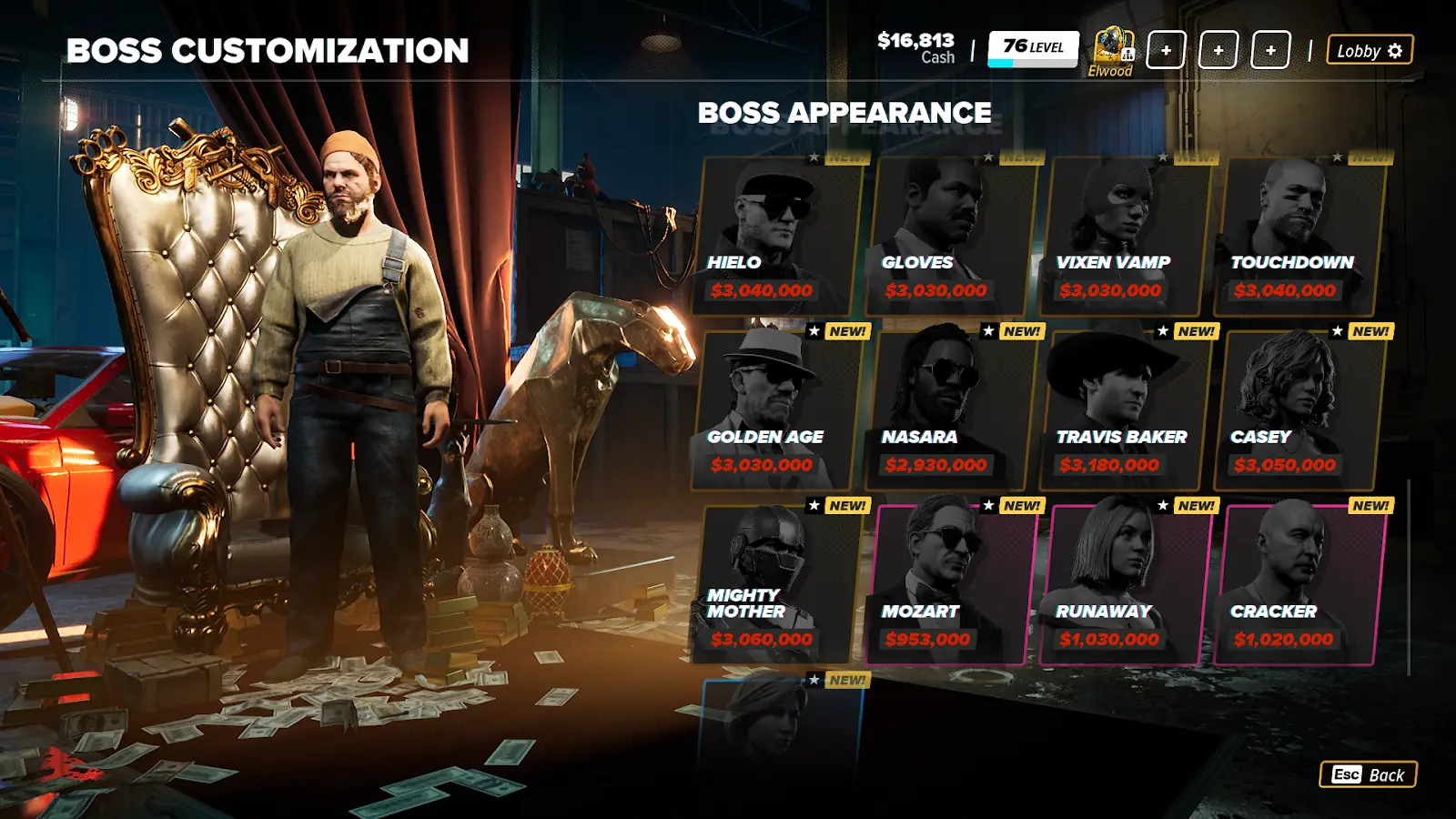Click the Elwood player avatar

[1112, 47]
